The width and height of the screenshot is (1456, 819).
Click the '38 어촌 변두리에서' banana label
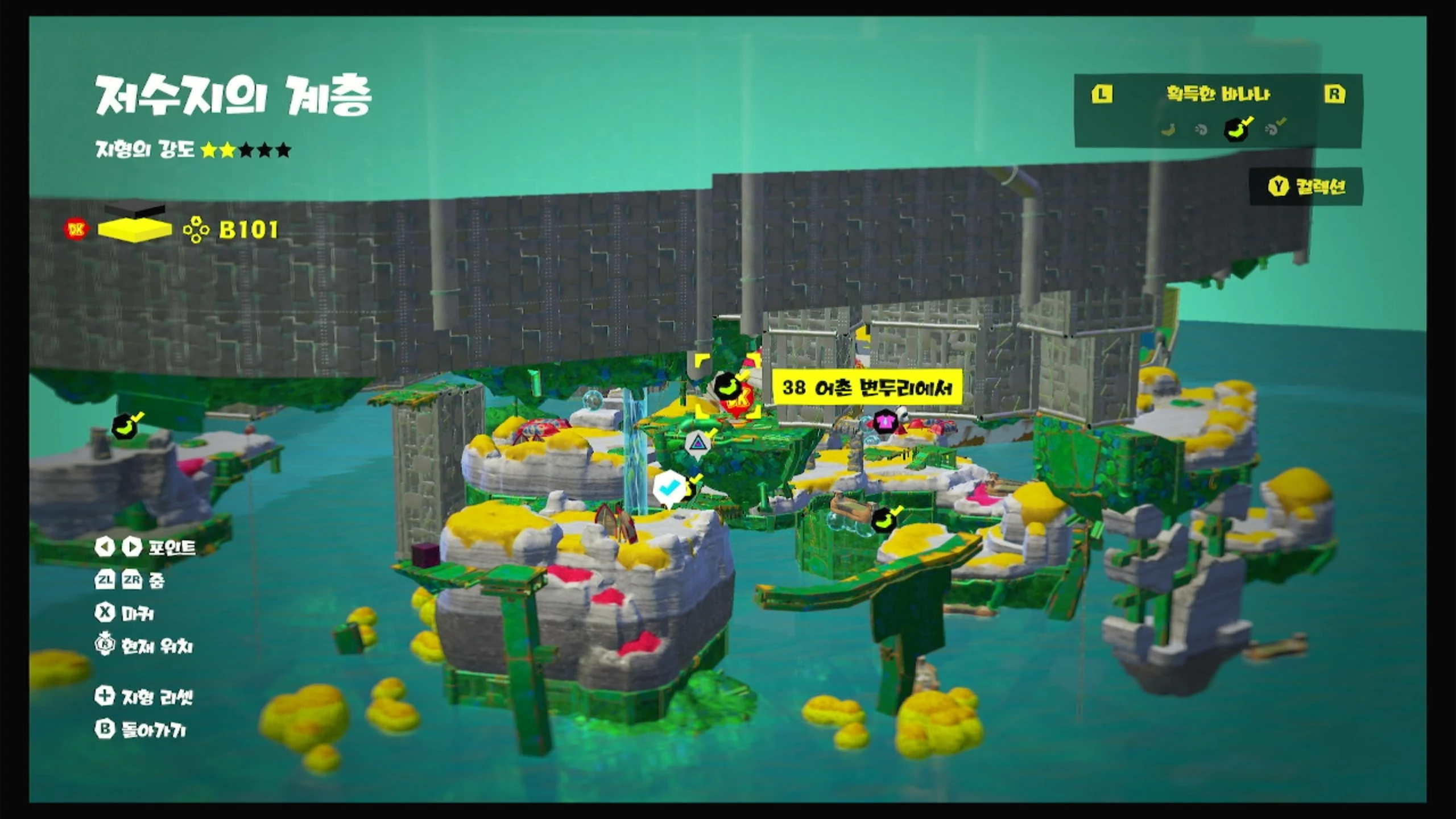pos(867,388)
